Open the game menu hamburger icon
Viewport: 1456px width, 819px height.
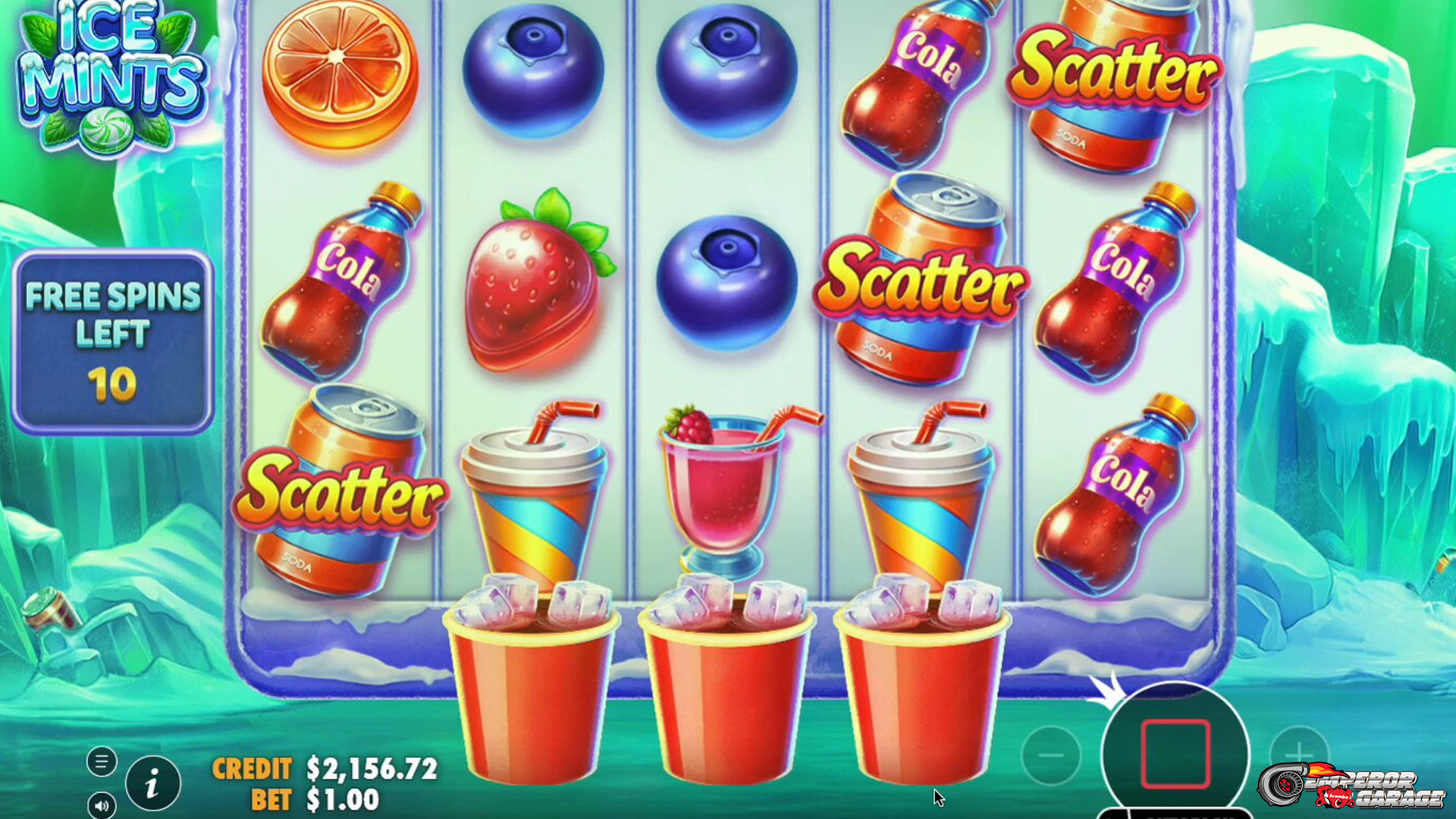click(101, 761)
